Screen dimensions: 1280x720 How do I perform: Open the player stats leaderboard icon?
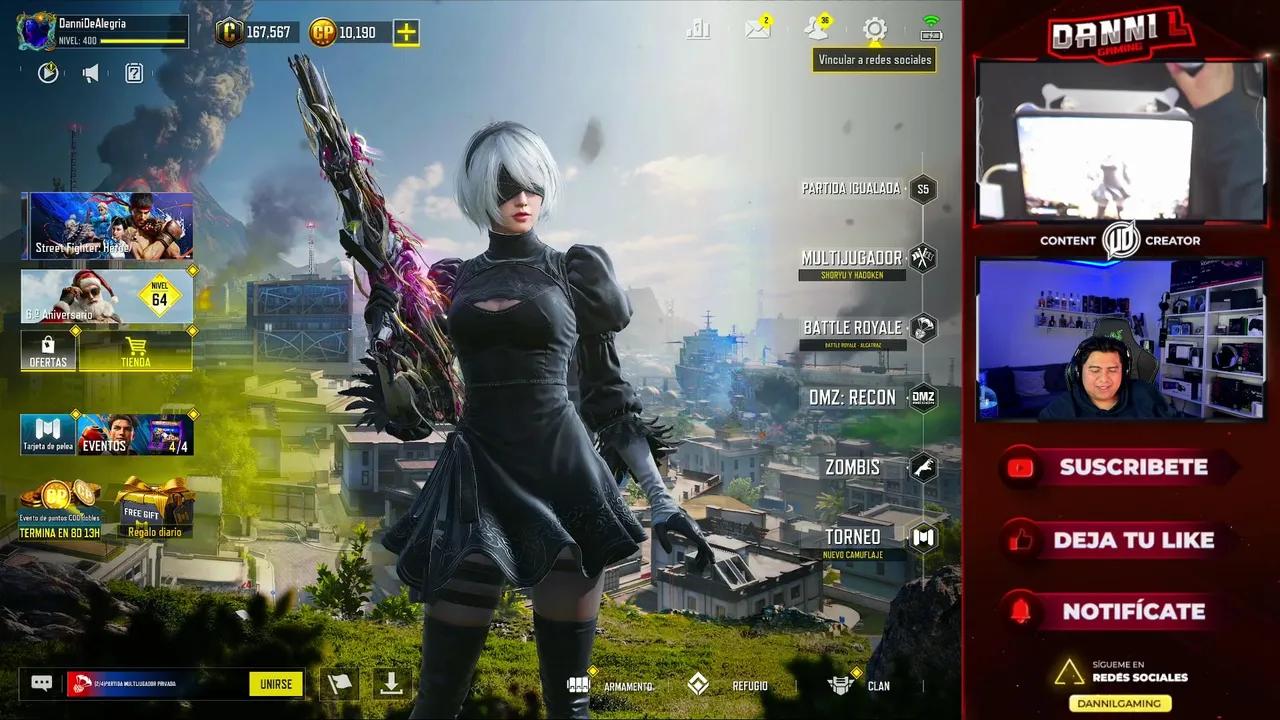pos(699,30)
